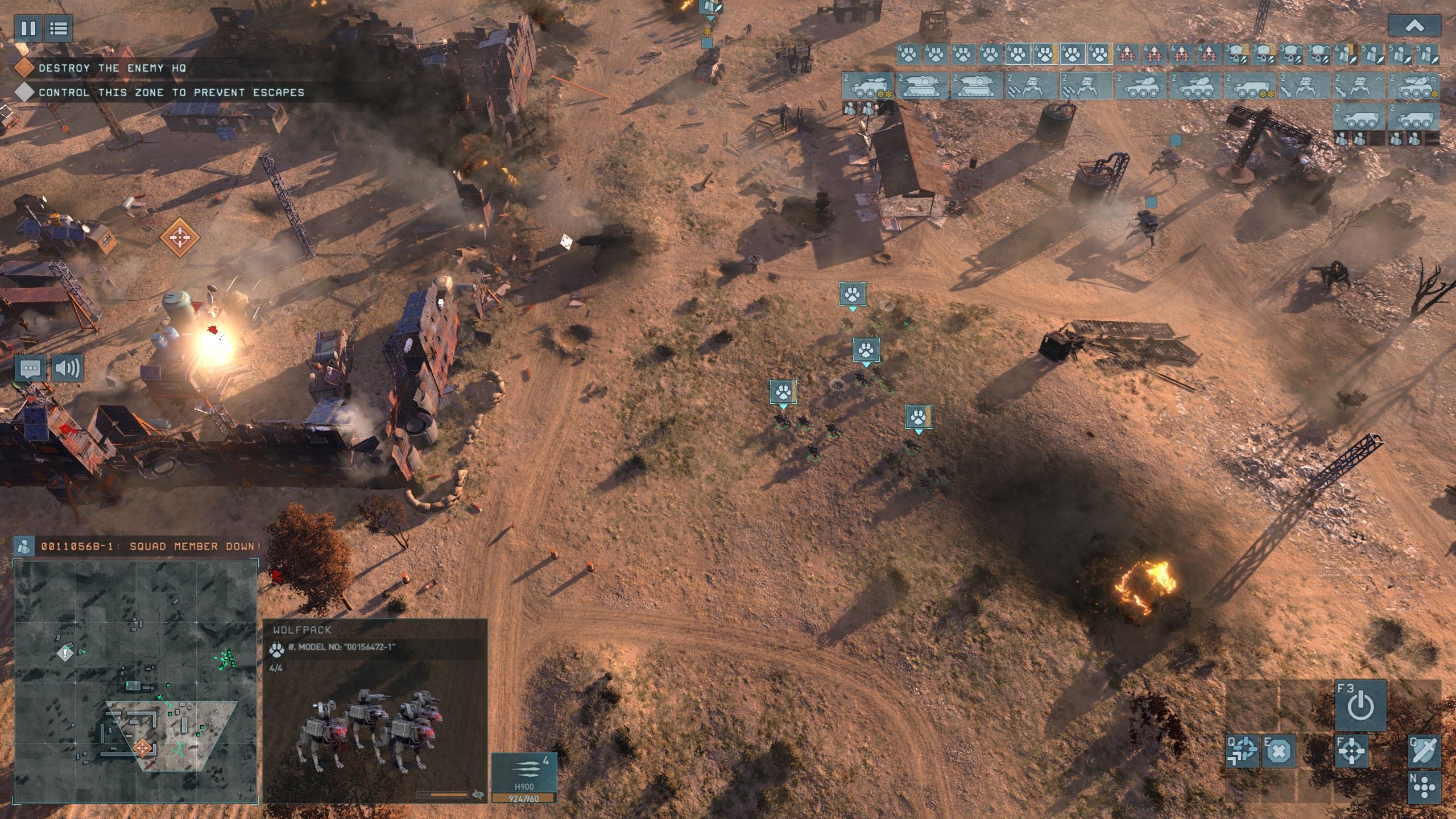The width and height of the screenshot is (1456, 819).
Task: Collapse the unit roster with the arrow
Action: point(1414,26)
